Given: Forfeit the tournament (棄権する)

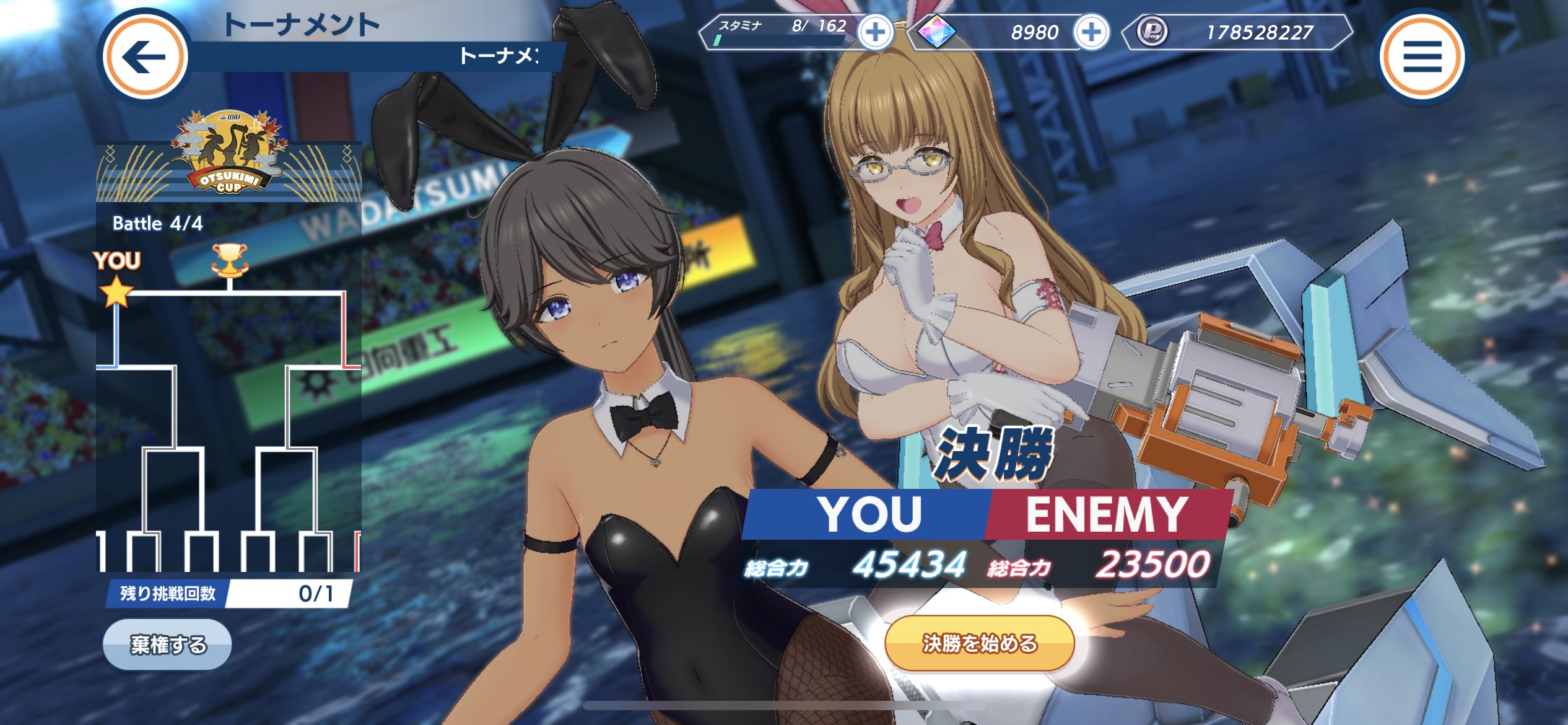Looking at the screenshot, I should pyautogui.click(x=167, y=644).
